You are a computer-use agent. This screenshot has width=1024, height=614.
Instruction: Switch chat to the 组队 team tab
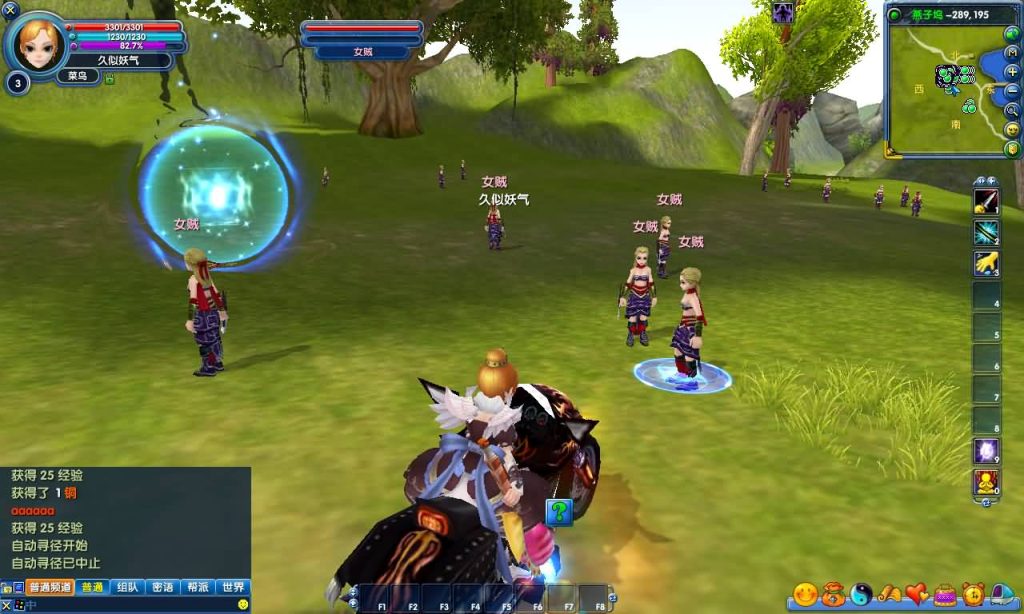click(127, 587)
